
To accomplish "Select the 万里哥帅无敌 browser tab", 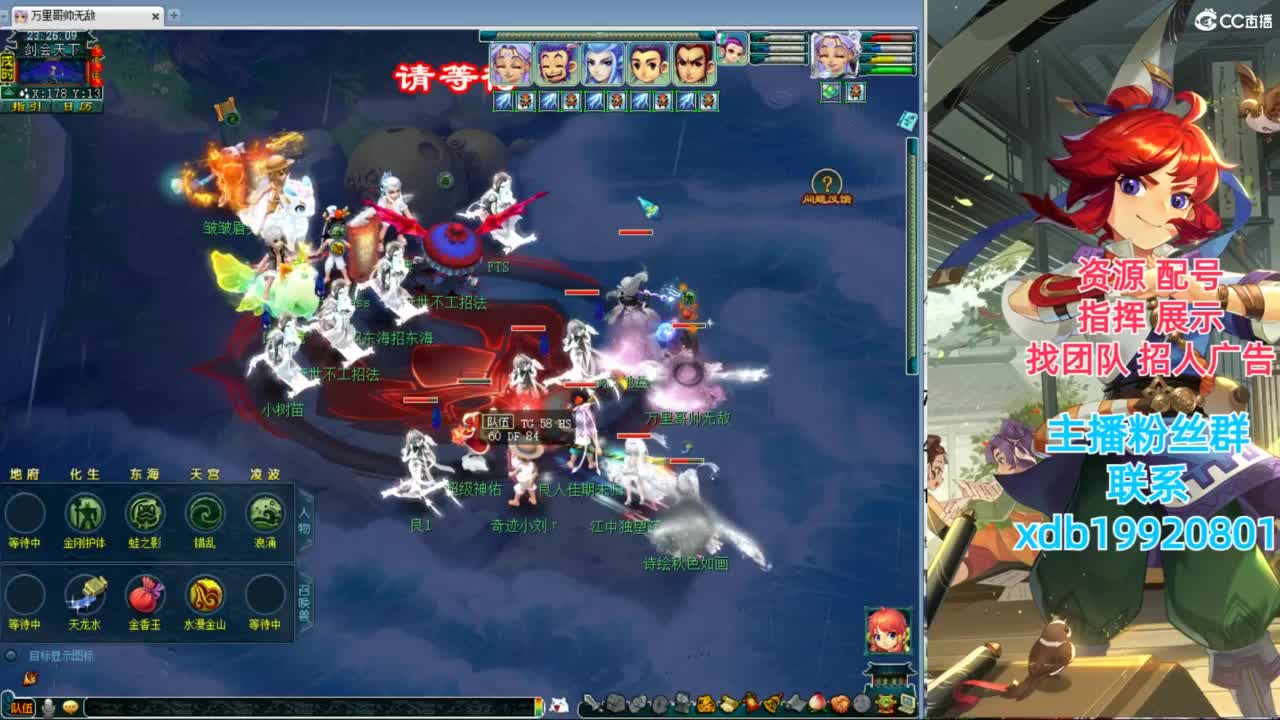I will tap(65, 16).
